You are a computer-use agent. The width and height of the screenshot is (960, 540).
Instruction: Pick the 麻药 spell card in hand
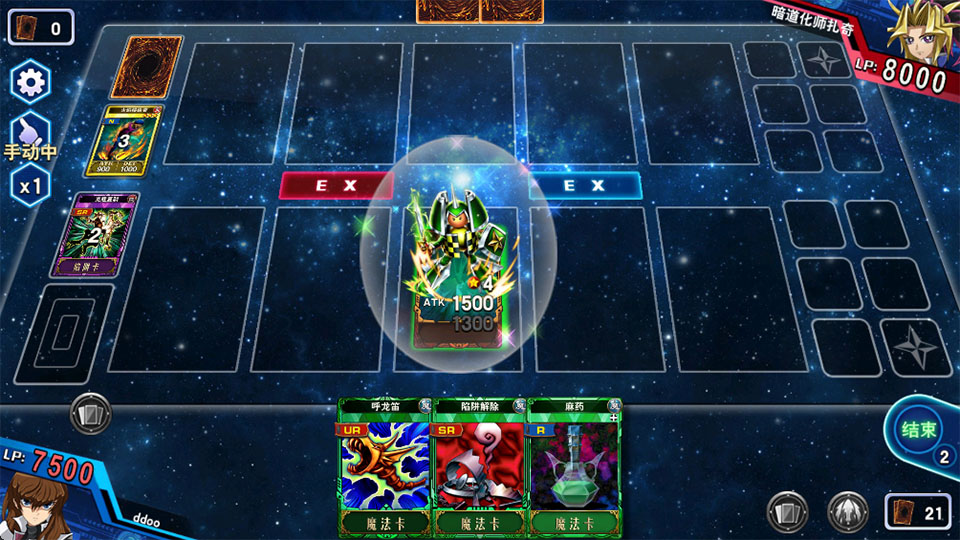tap(571, 467)
